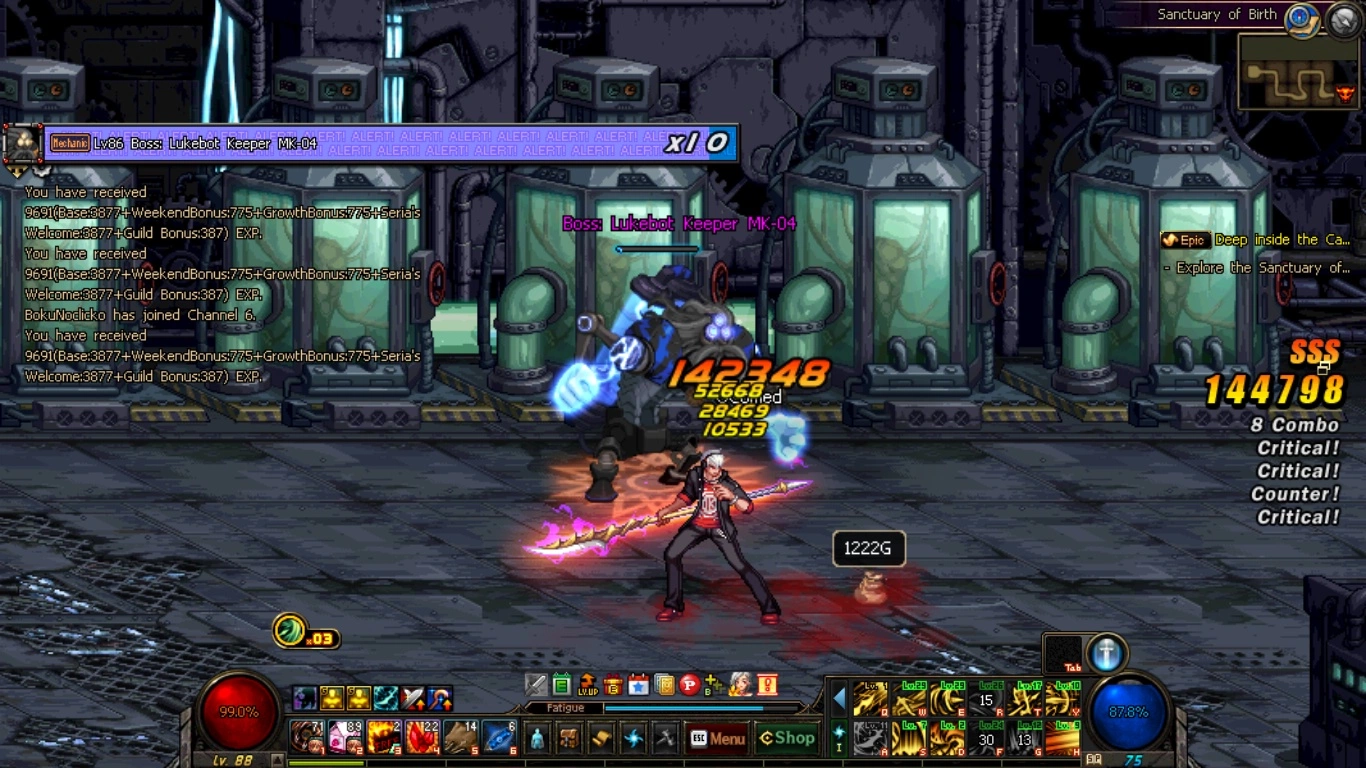The width and height of the screenshot is (1366, 768).
Task: Open the calendar star event icon
Action: 638,685
